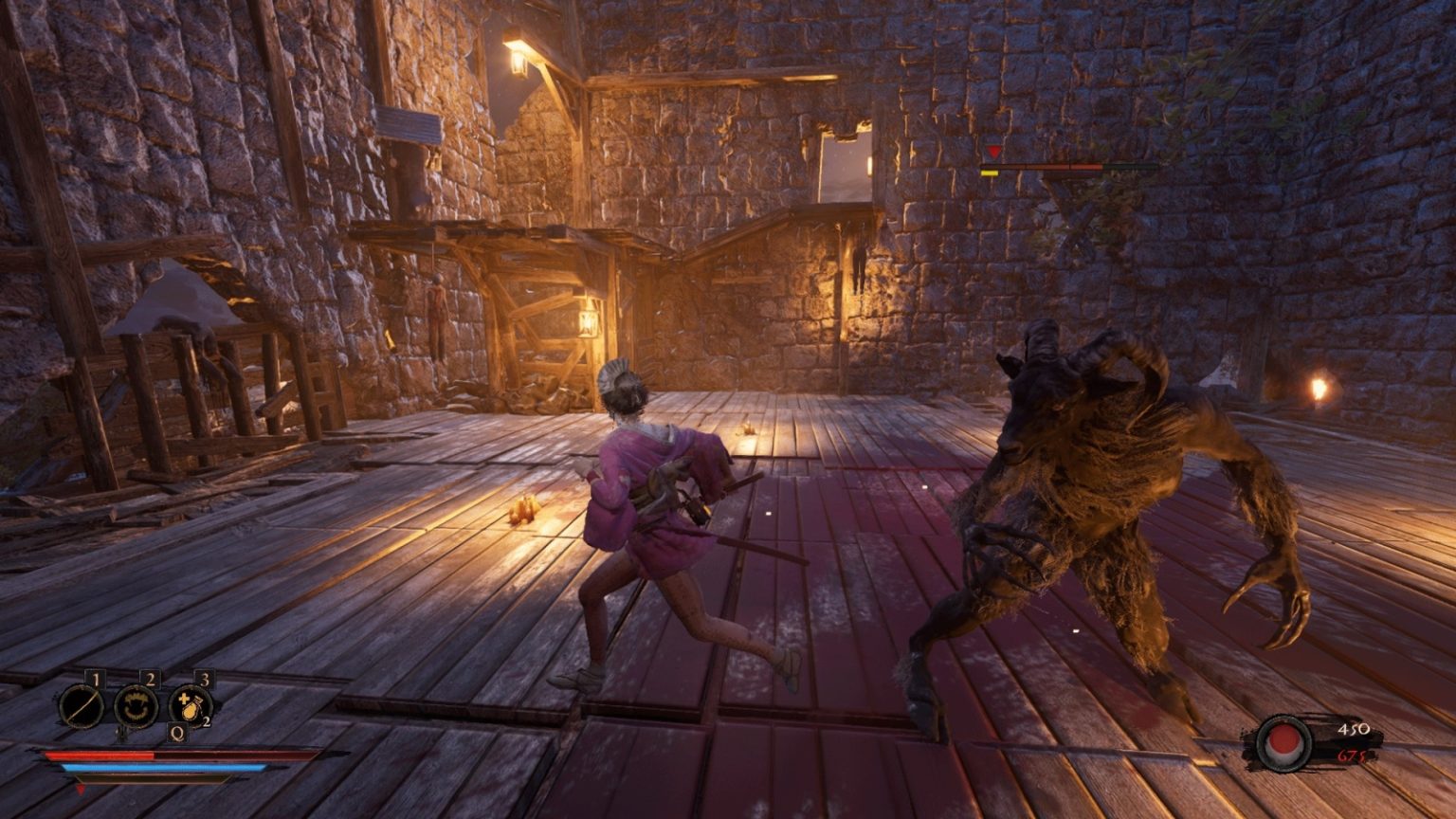Click the red arrow indicator below the player health bar
The height and width of the screenshot is (819, 1456).
(82, 790)
